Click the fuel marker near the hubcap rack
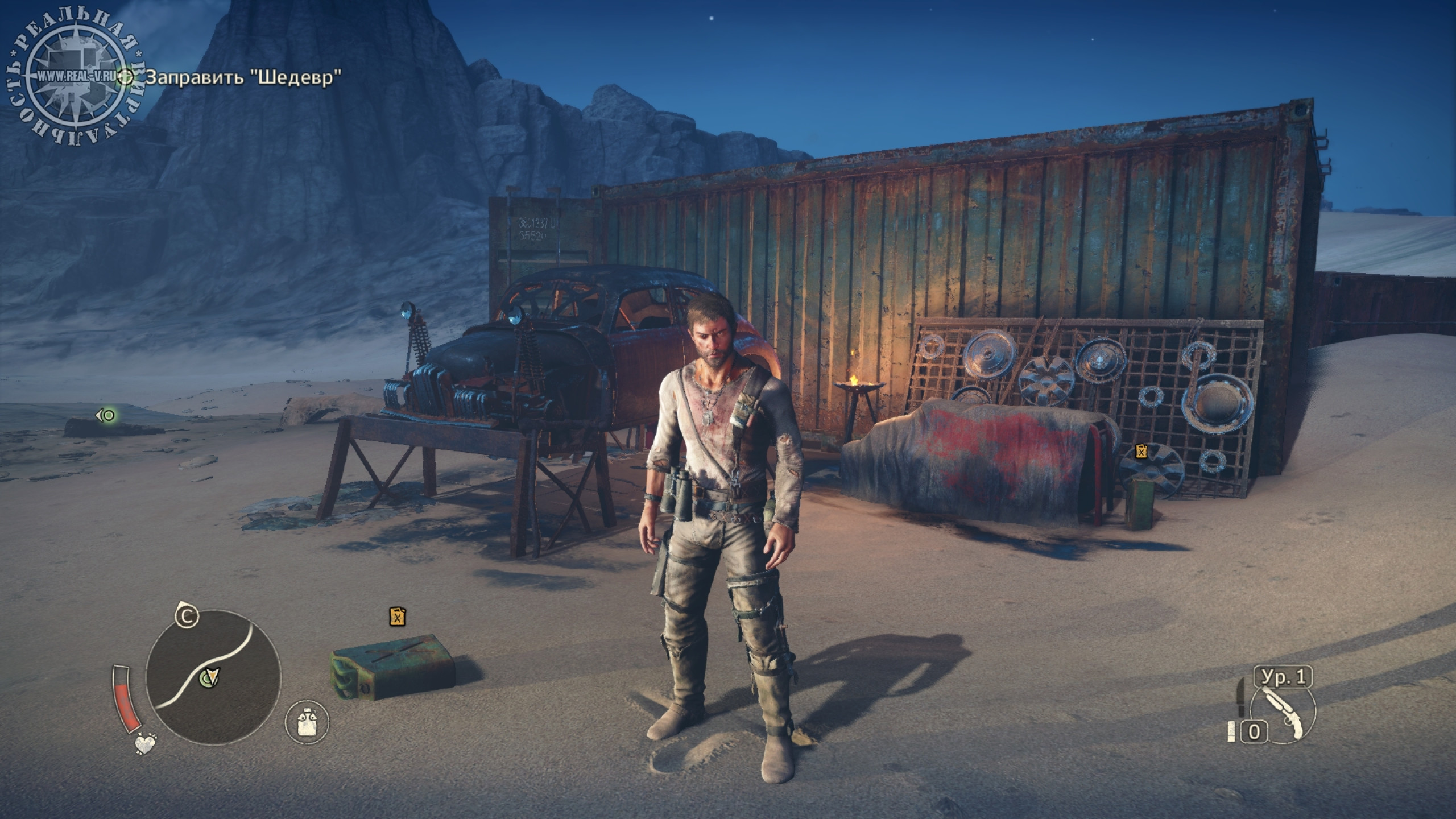 point(1141,452)
